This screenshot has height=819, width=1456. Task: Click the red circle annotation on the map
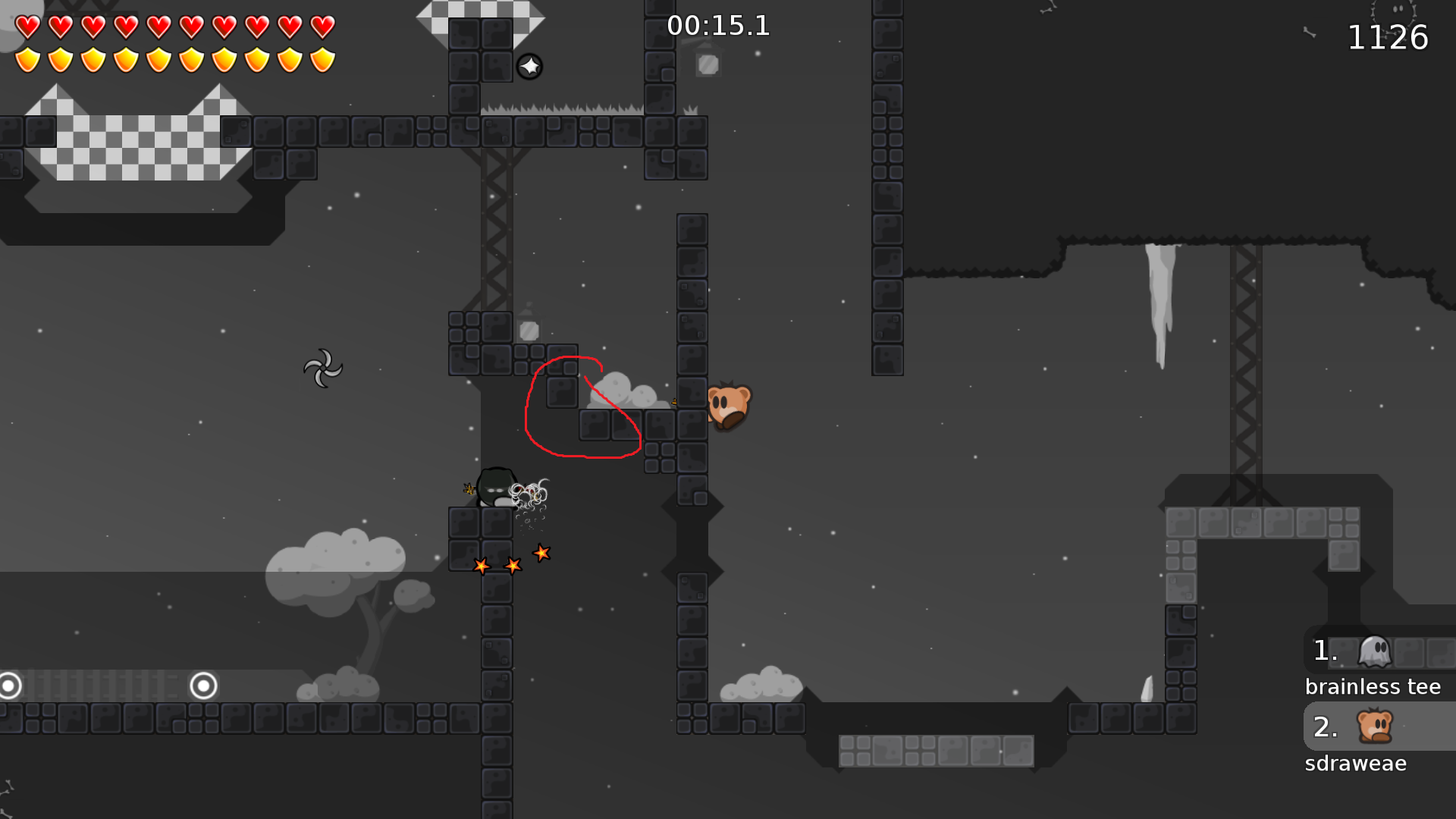coord(584,406)
